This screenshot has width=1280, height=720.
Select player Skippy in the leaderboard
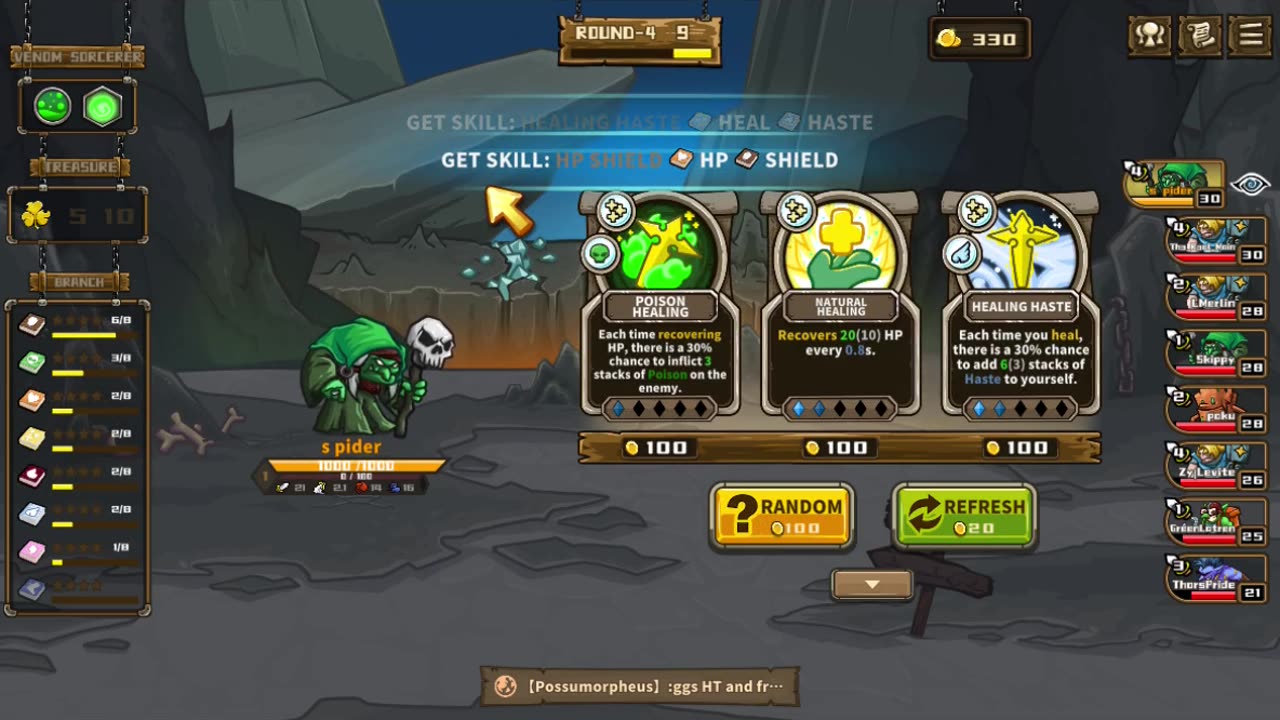(1216, 354)
